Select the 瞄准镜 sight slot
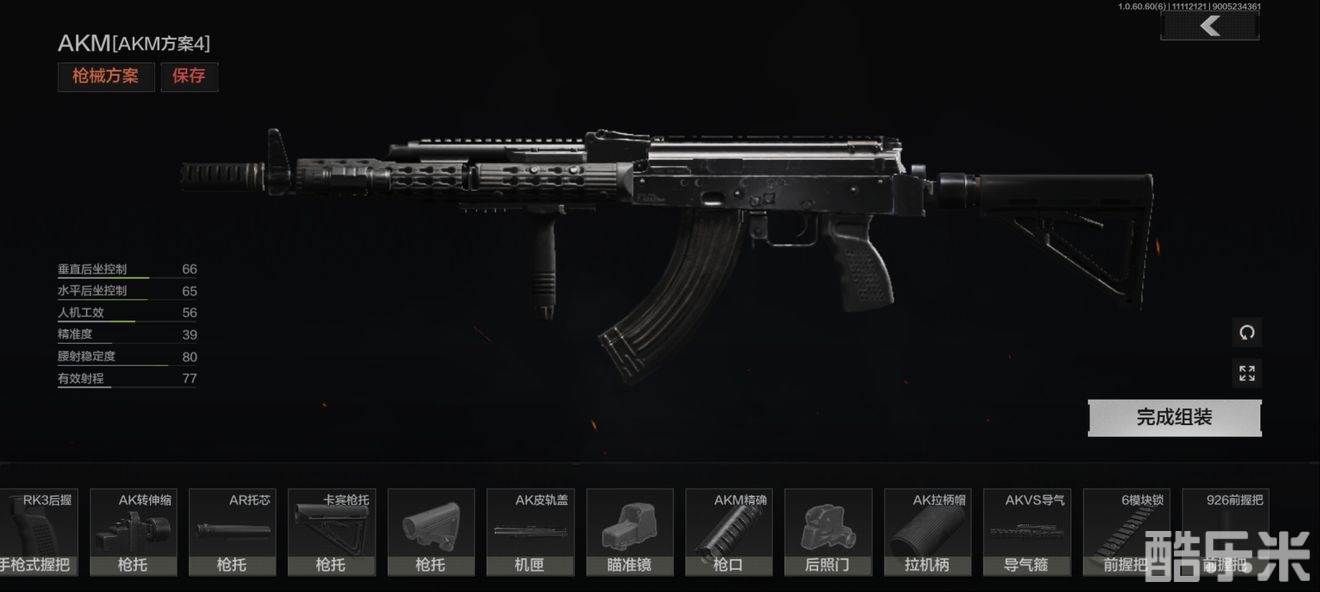 click(629, 532)
